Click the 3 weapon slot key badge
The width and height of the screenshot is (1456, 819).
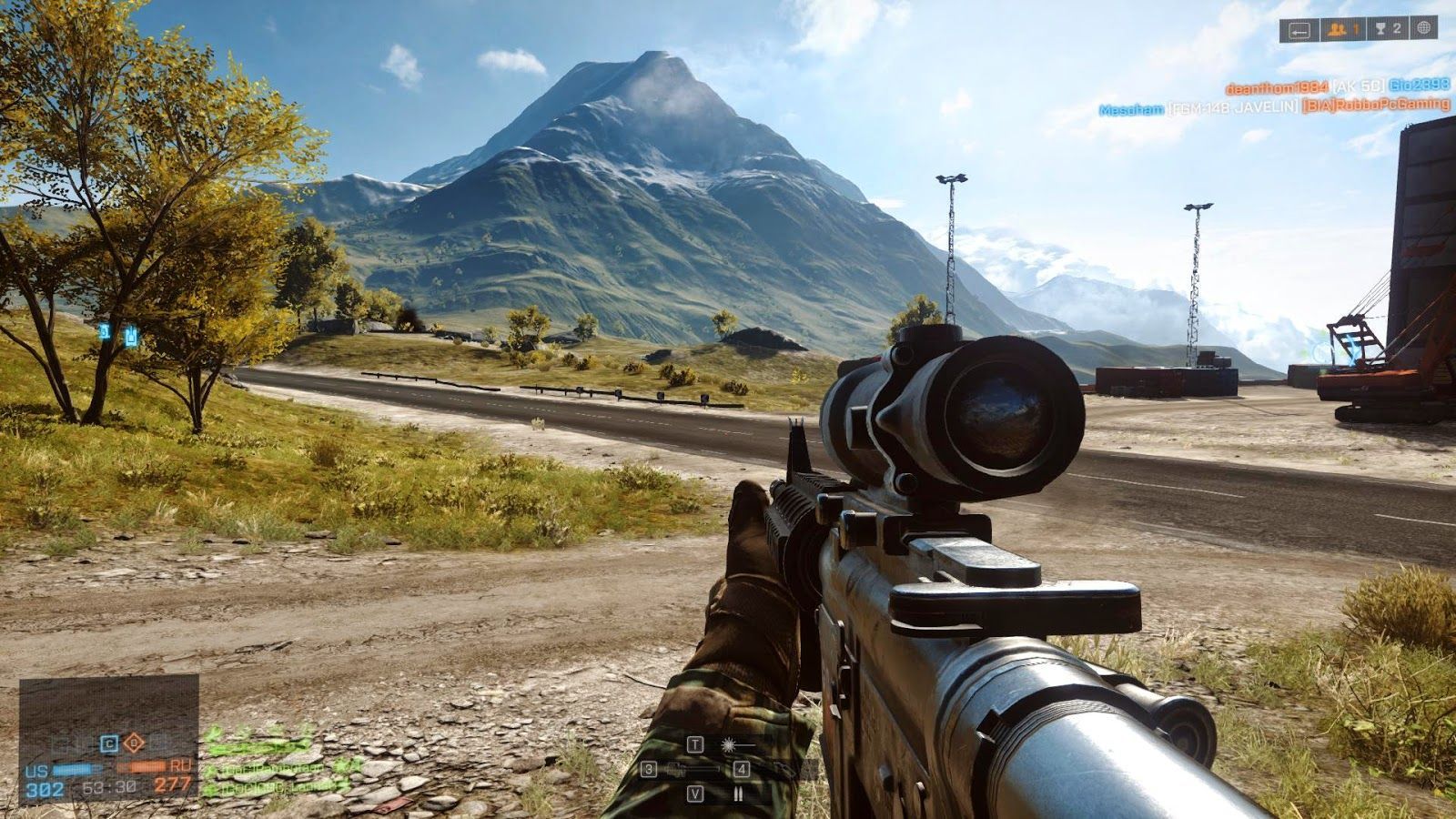649,769
